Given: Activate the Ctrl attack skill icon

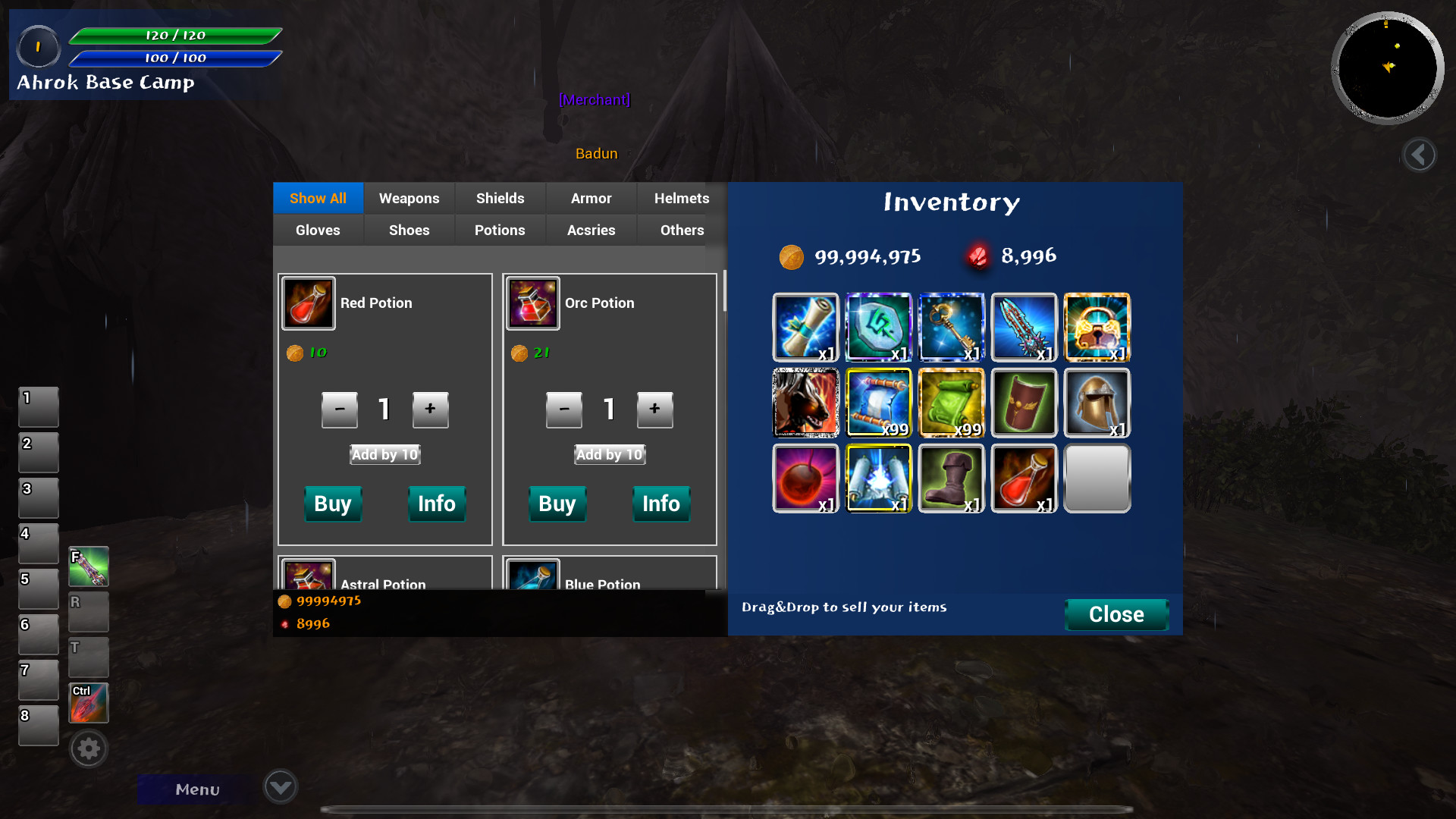Looking at the screenshot, I should point(88,703).
